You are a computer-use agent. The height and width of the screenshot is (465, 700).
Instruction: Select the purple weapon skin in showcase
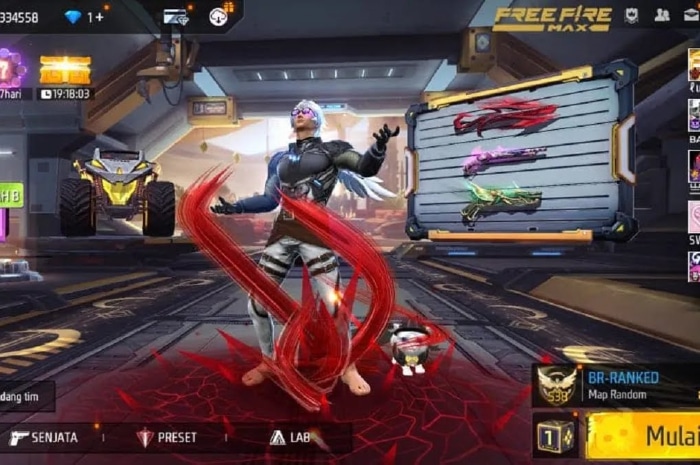coord(503,159)
